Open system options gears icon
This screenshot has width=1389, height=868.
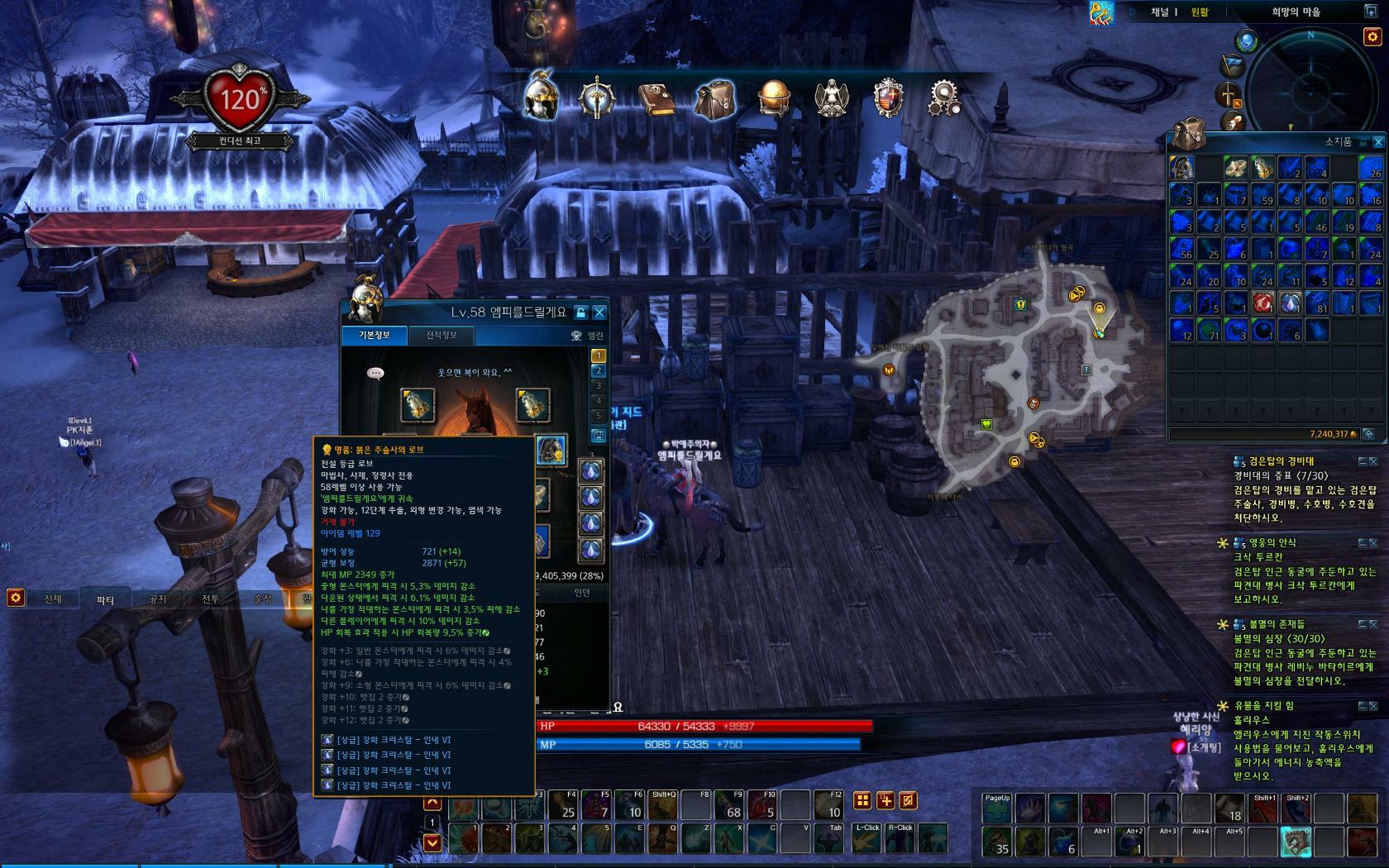point(944,98)
